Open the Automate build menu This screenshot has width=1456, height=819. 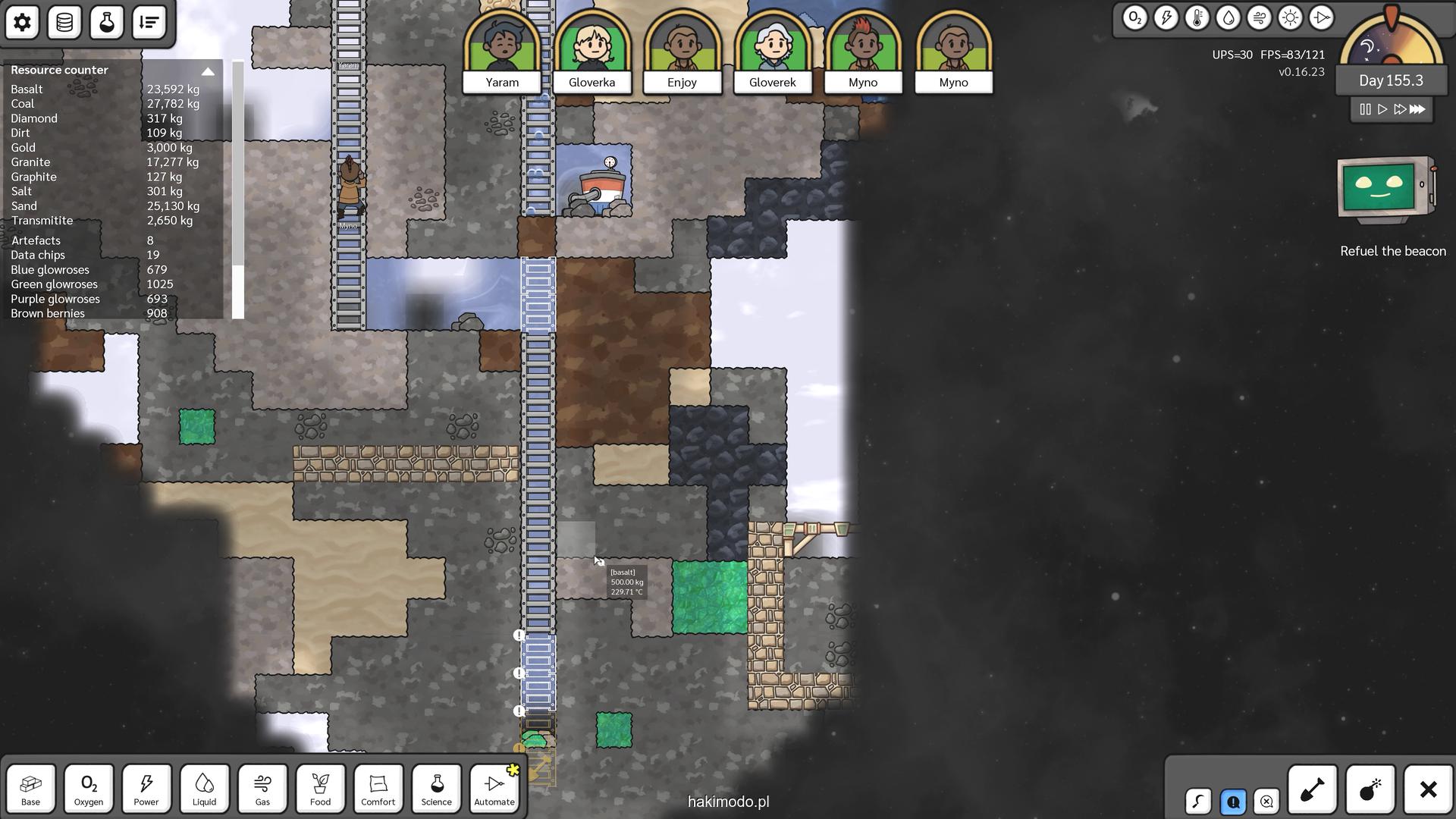coord(494,789)
